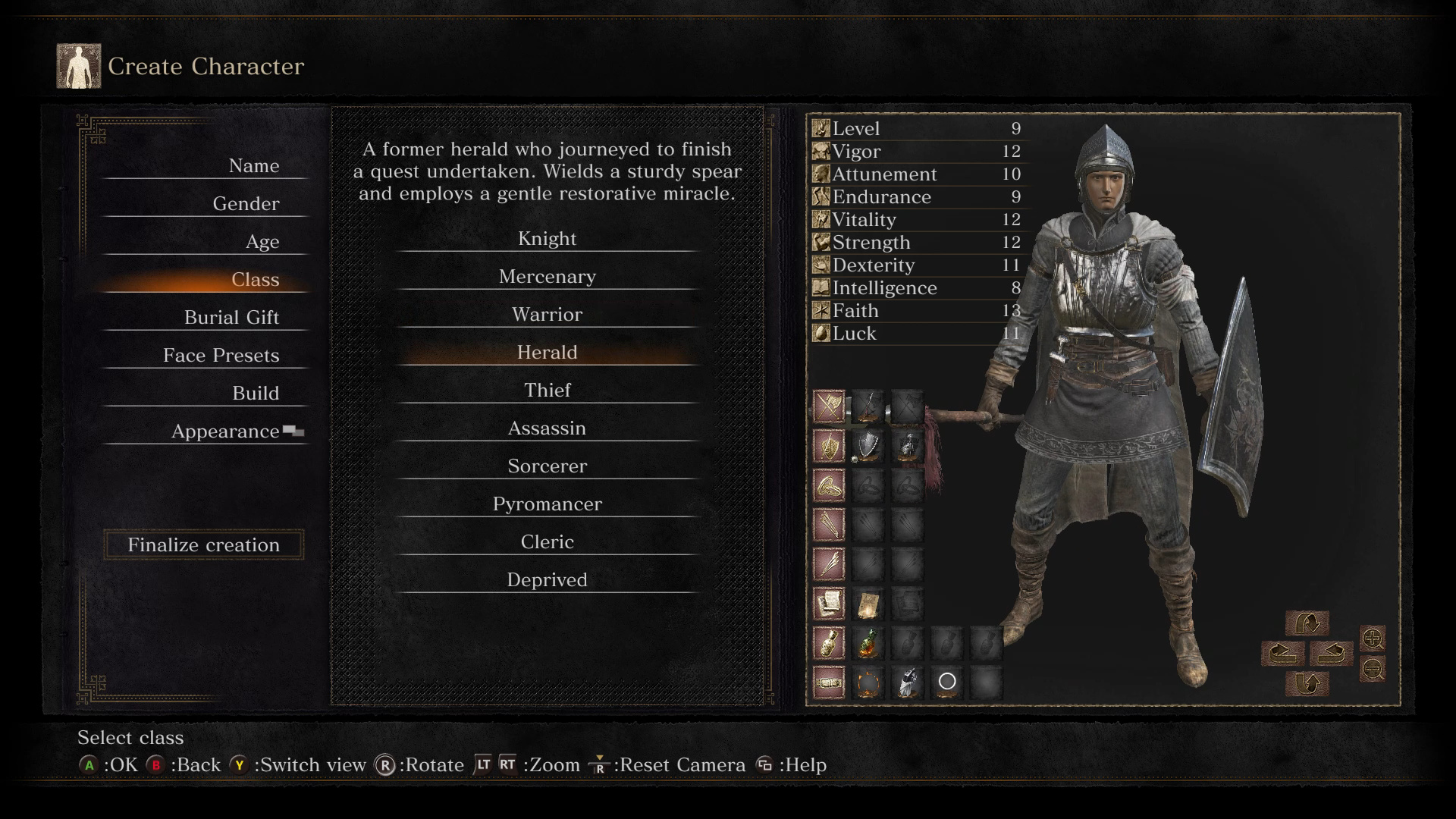This screenshot has height=819, width=1456.
Task: Open Face Presets
Action: point(221,356)
